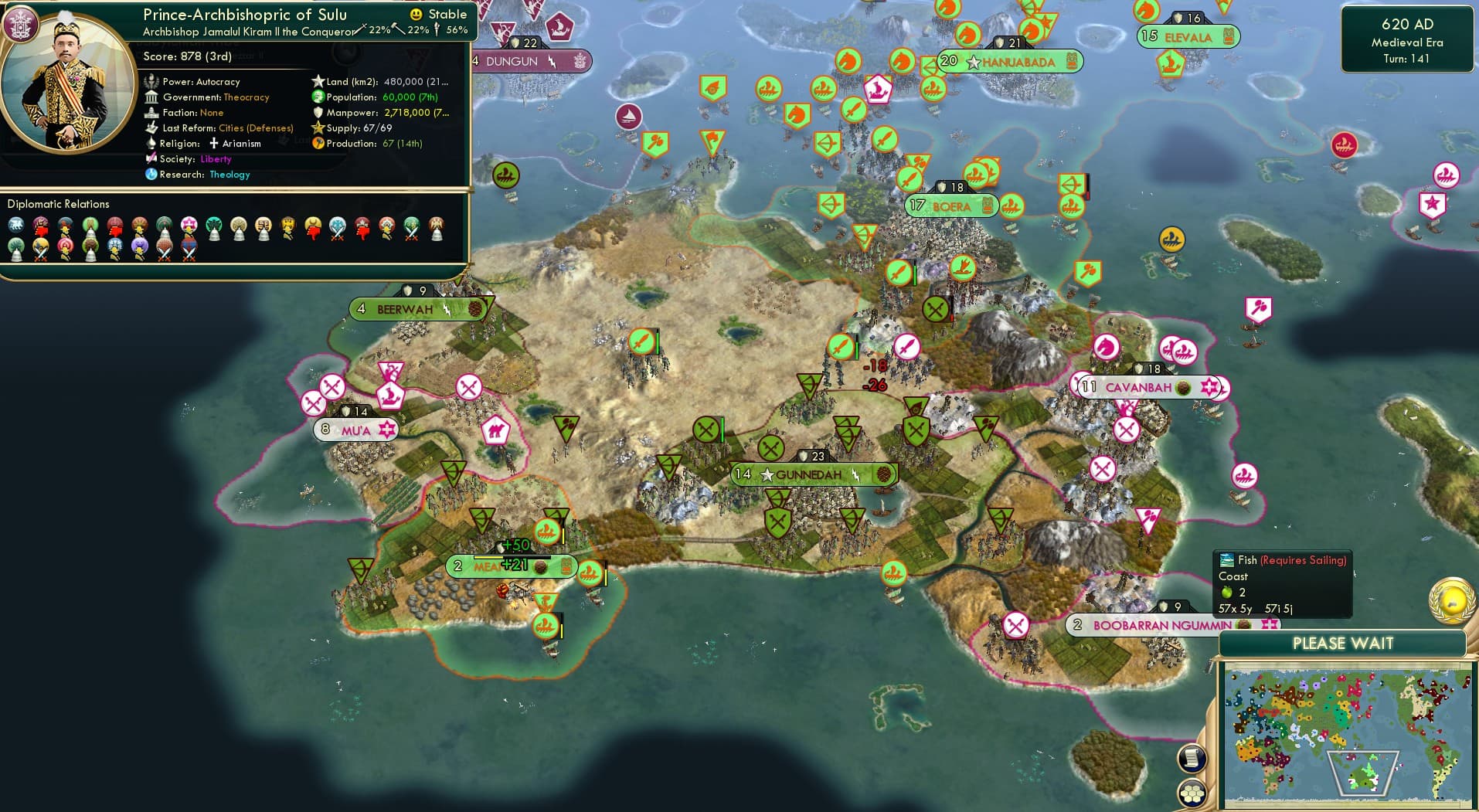
Task: Select the Mu'a city banner
Action: click(356, 430)
